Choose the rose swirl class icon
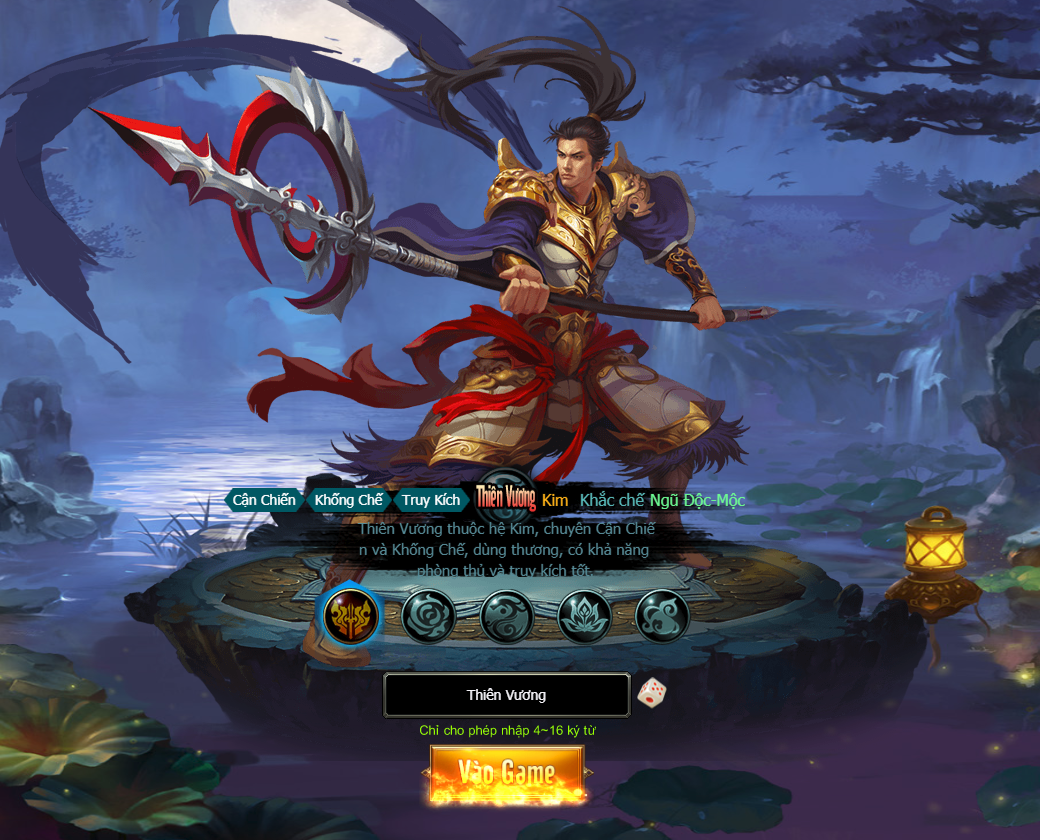The image size is (1040, 840). coord(429,616)
